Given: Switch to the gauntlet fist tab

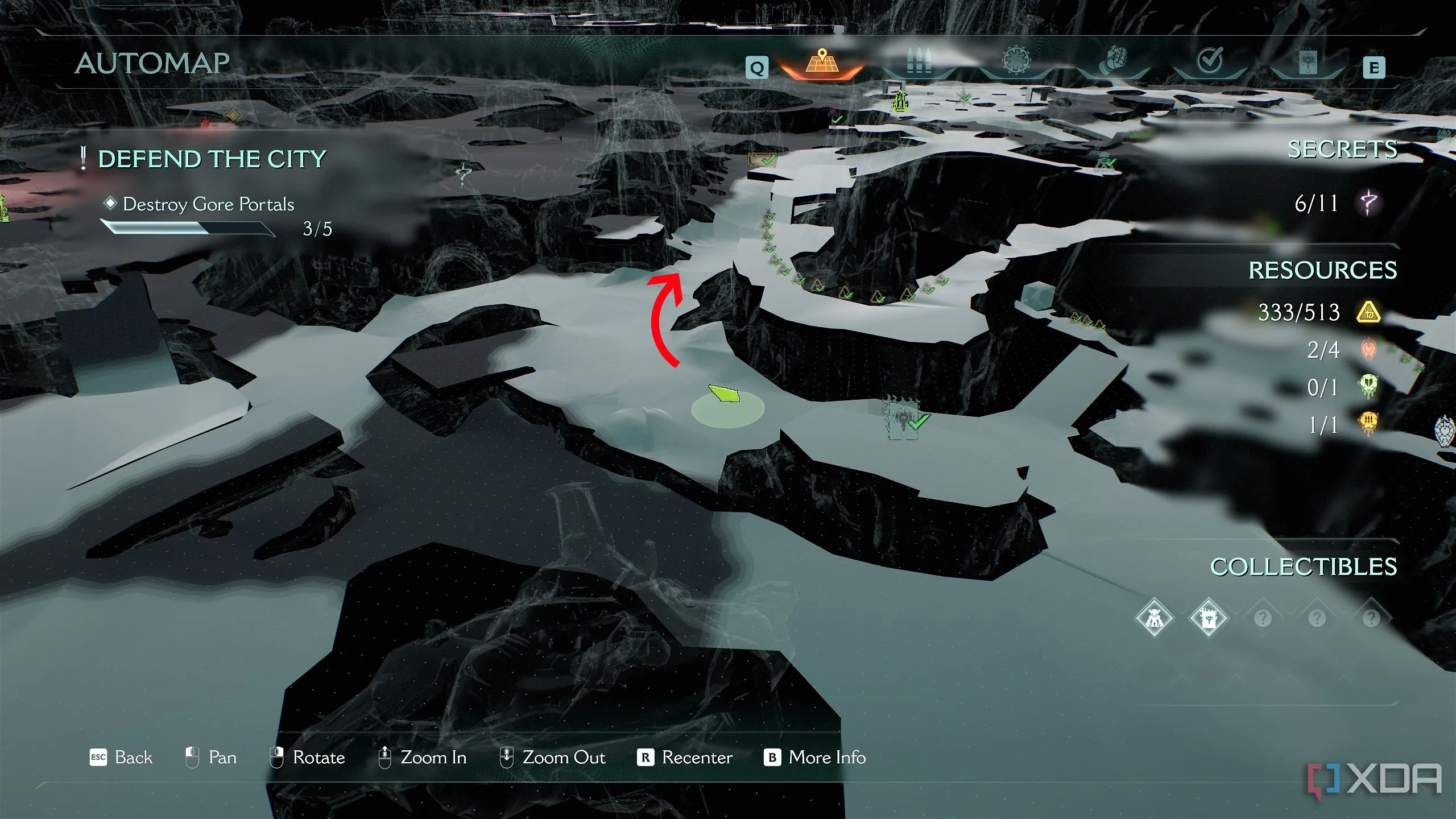Looking at the screenshot, I should pyautogui.click(x=1113, y=61).
